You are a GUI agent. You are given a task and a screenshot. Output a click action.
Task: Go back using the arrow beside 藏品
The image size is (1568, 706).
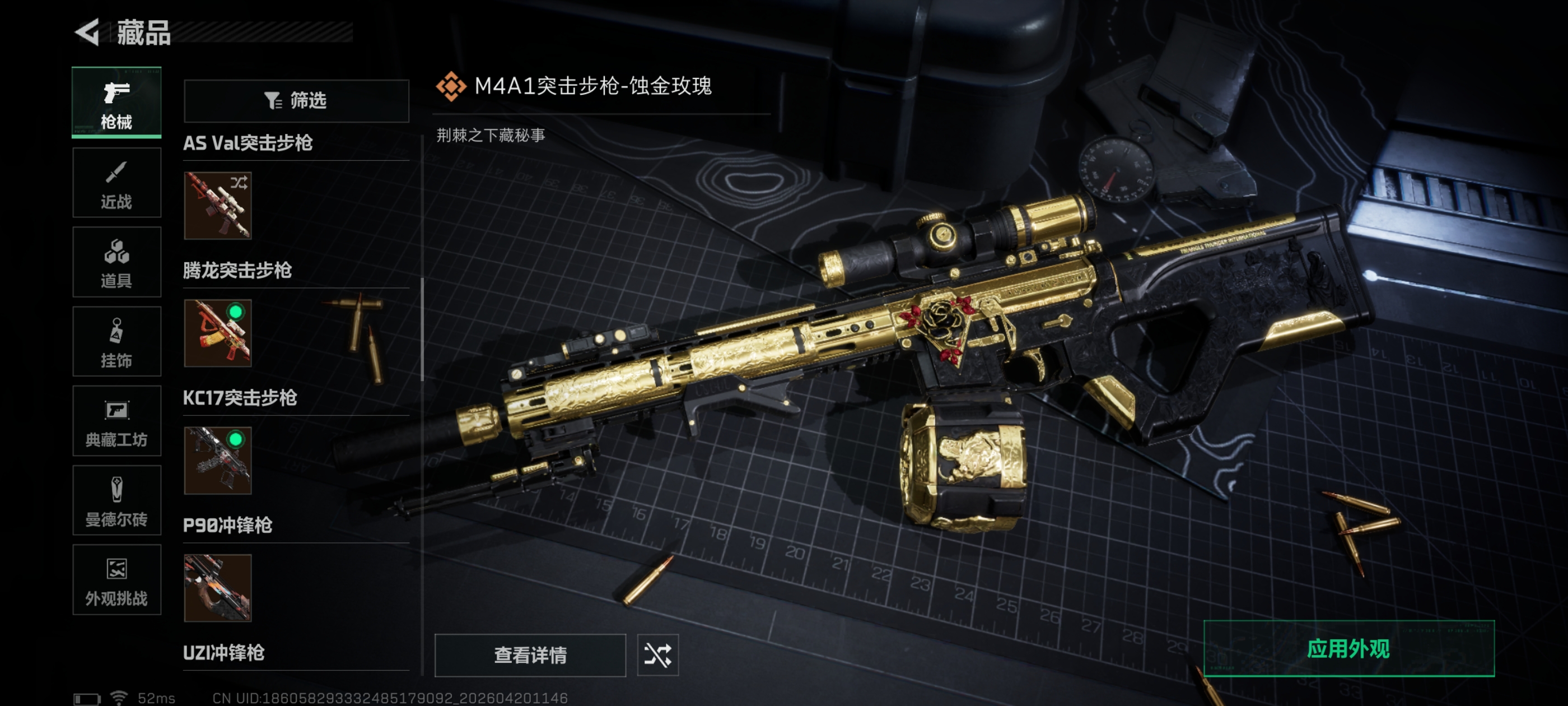(x=88, y=32)
